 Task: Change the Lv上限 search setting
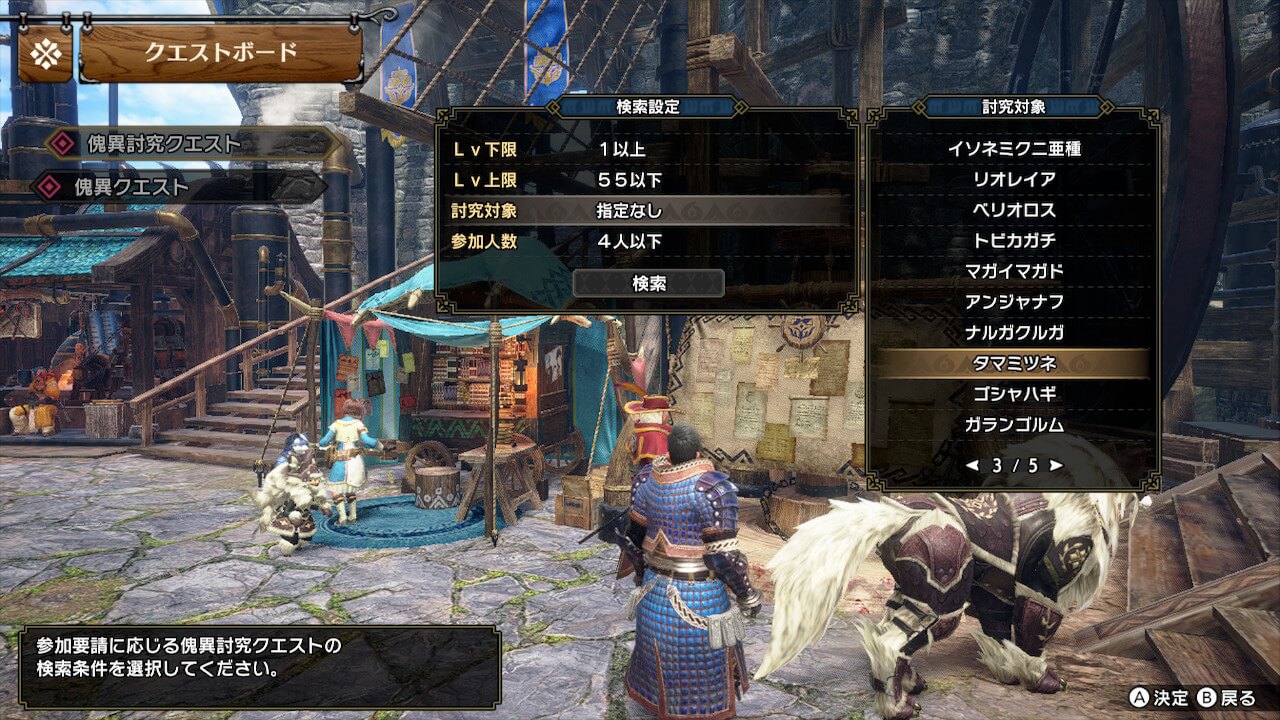click(646, 181)
